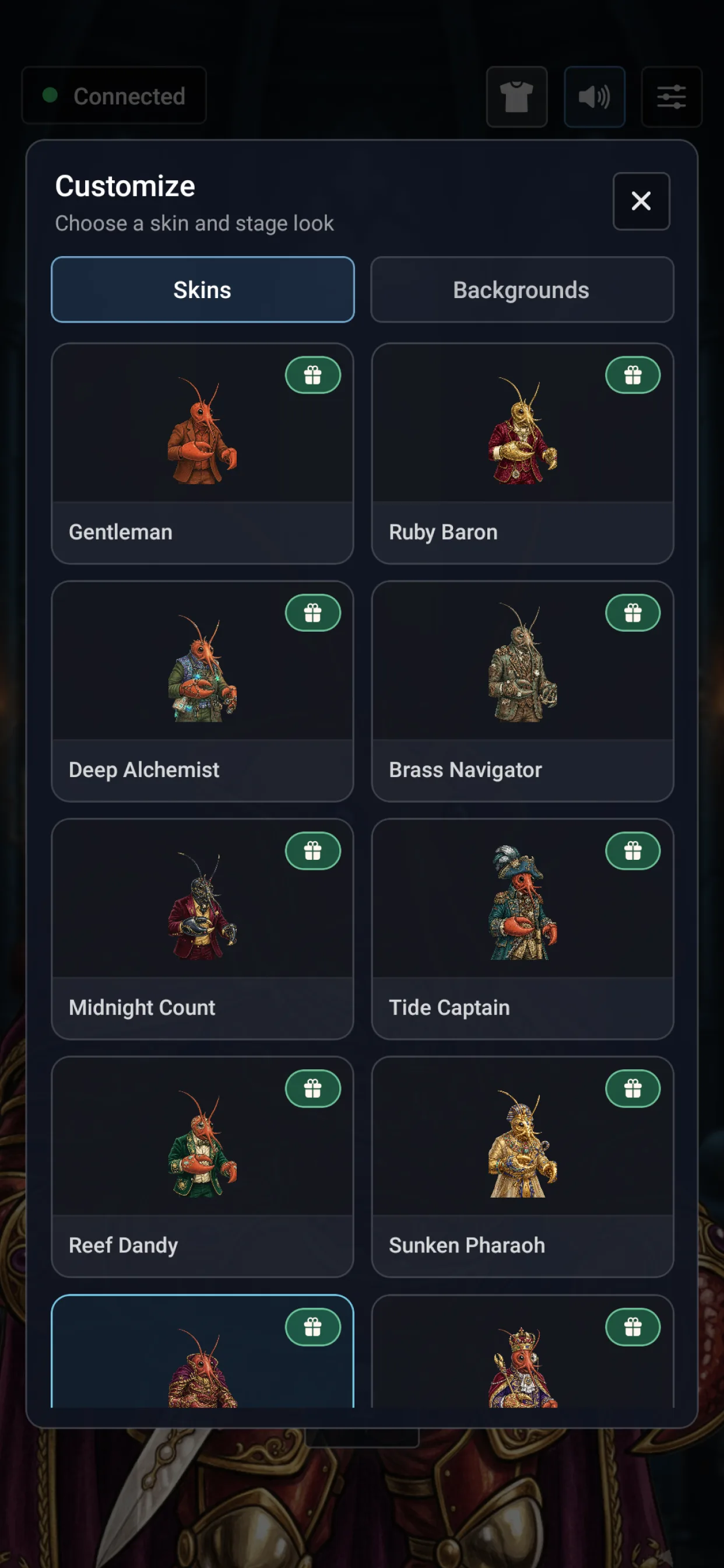This screenshot has height=1568, width=724.
Task: Click the gift badge on Gentleman
Action: [x=312, y=375]
